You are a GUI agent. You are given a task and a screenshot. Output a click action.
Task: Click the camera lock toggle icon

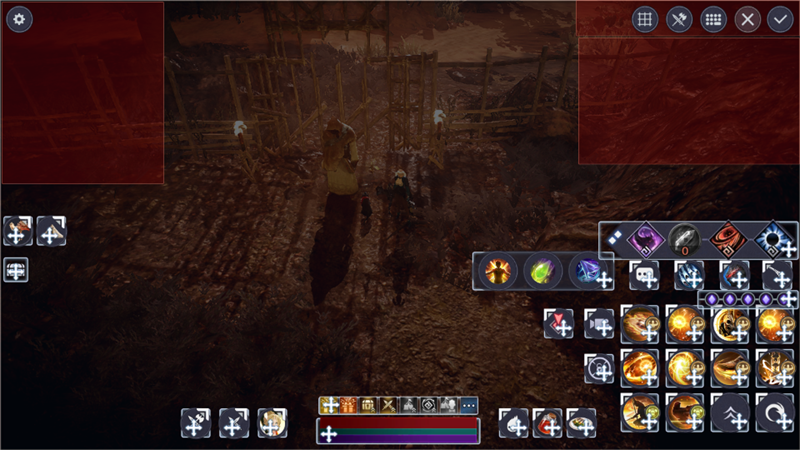click(598, 367)
